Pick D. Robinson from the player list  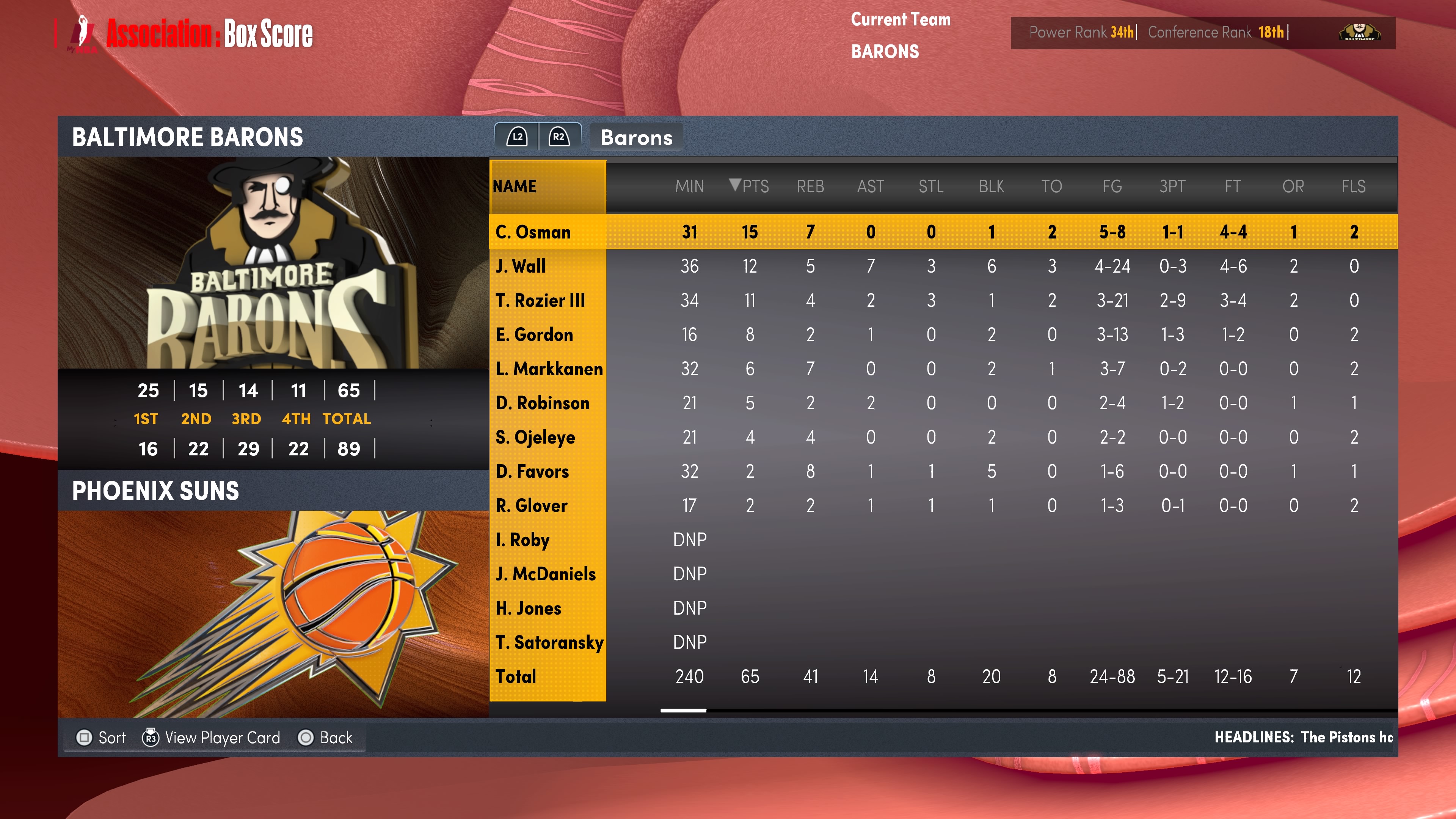[x=542, y=403]
